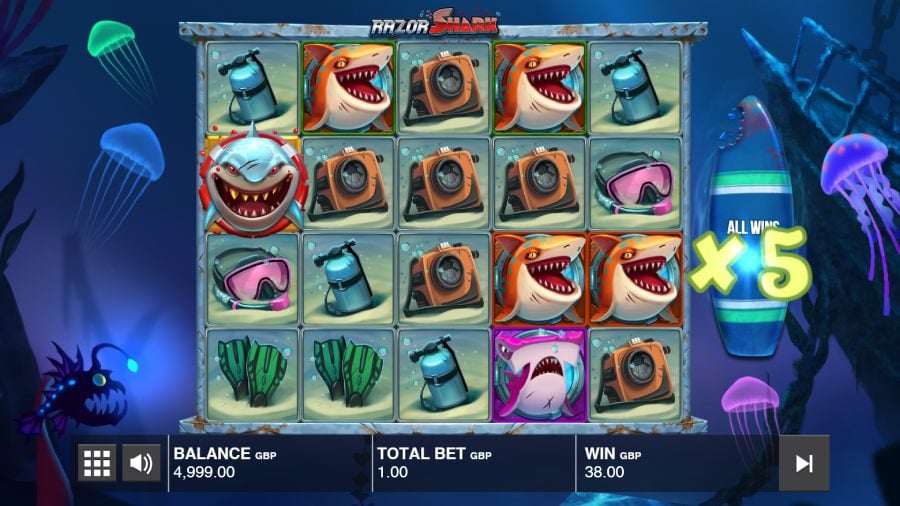
Task: Toggle the sound speaker button
Action: (x=141, y=463)
